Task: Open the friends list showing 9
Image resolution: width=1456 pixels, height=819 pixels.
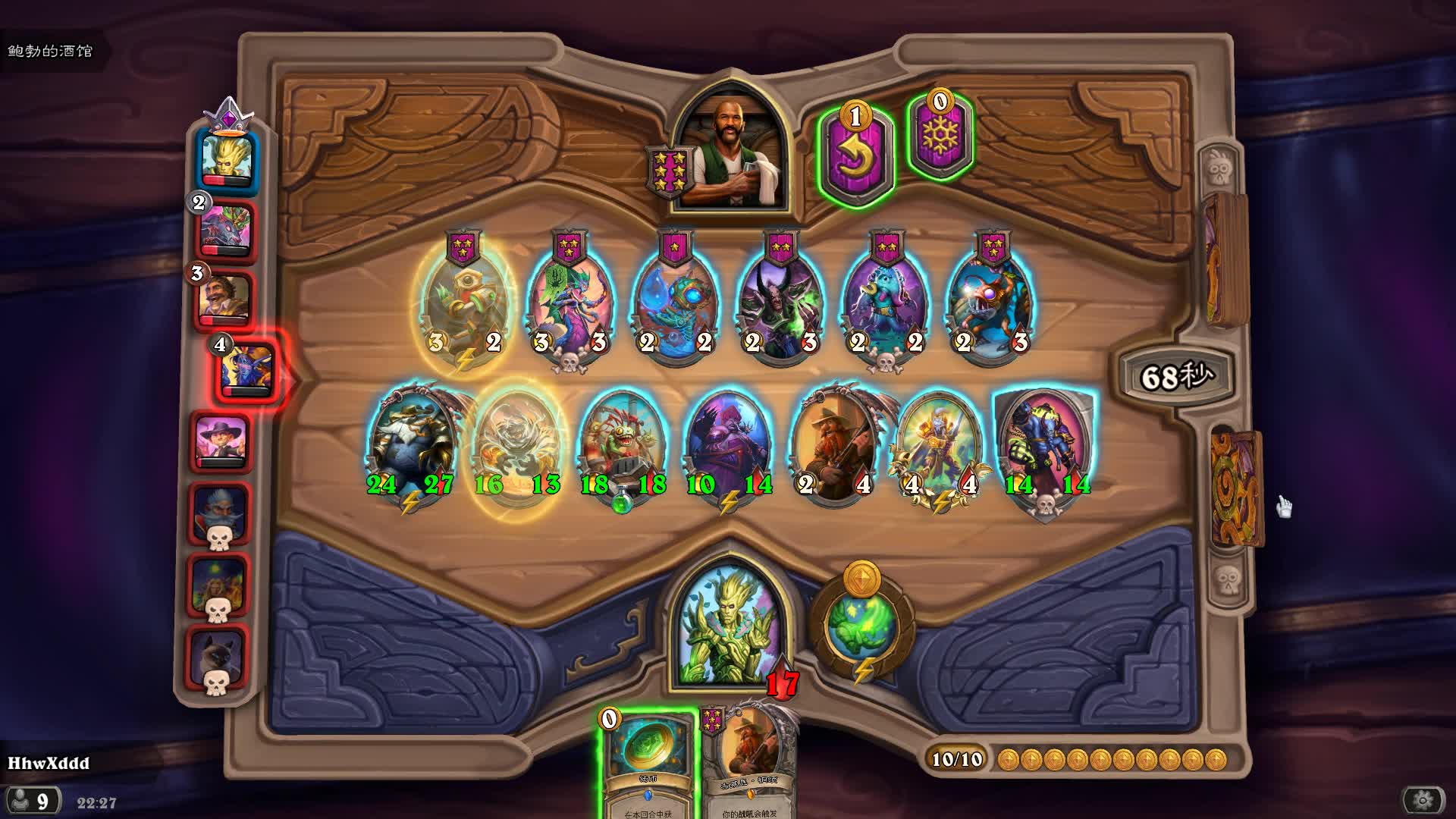Action: click(32, 801)
